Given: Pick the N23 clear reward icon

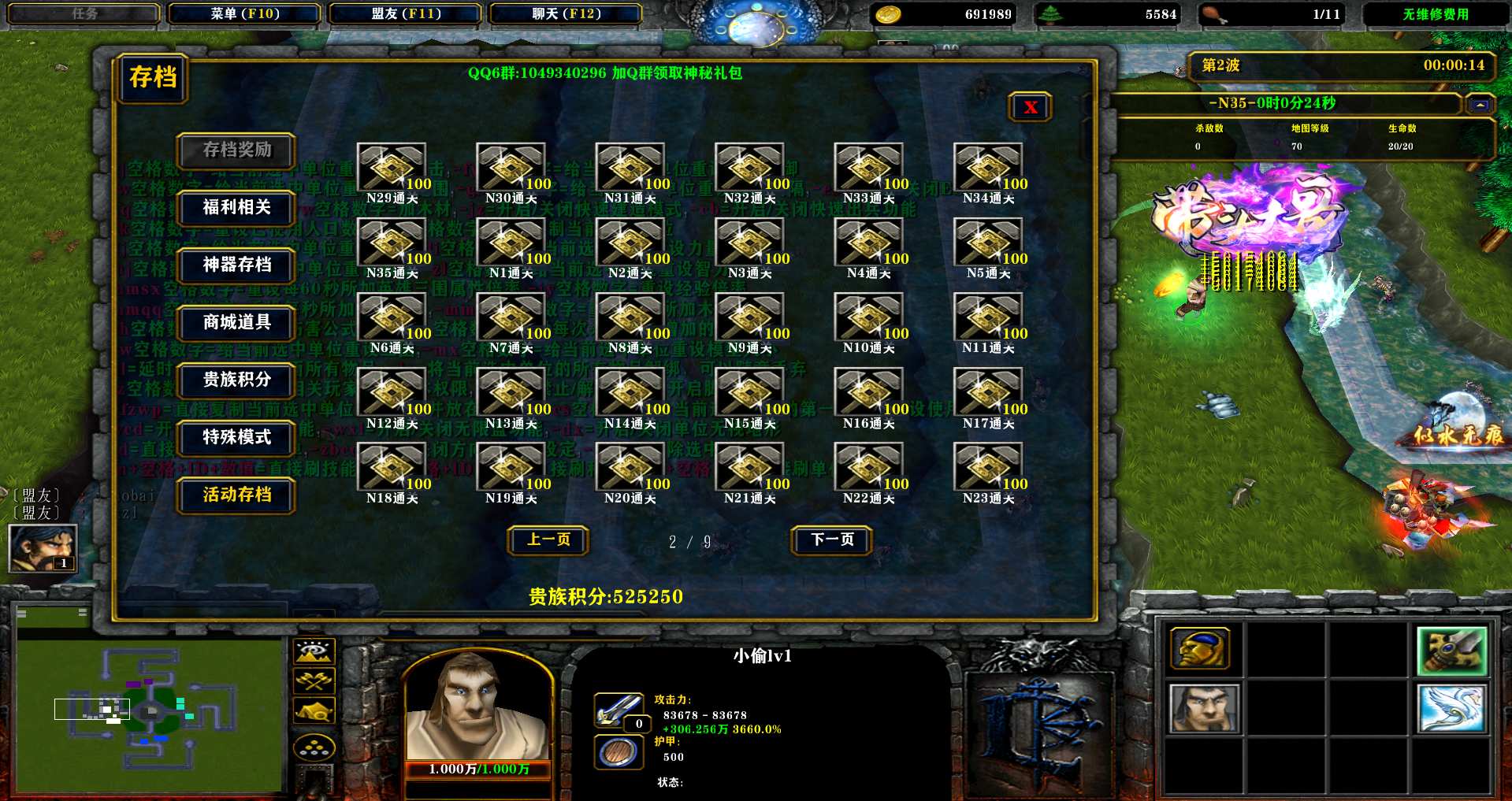Looking at the screenshot, I should coord(988,466).
